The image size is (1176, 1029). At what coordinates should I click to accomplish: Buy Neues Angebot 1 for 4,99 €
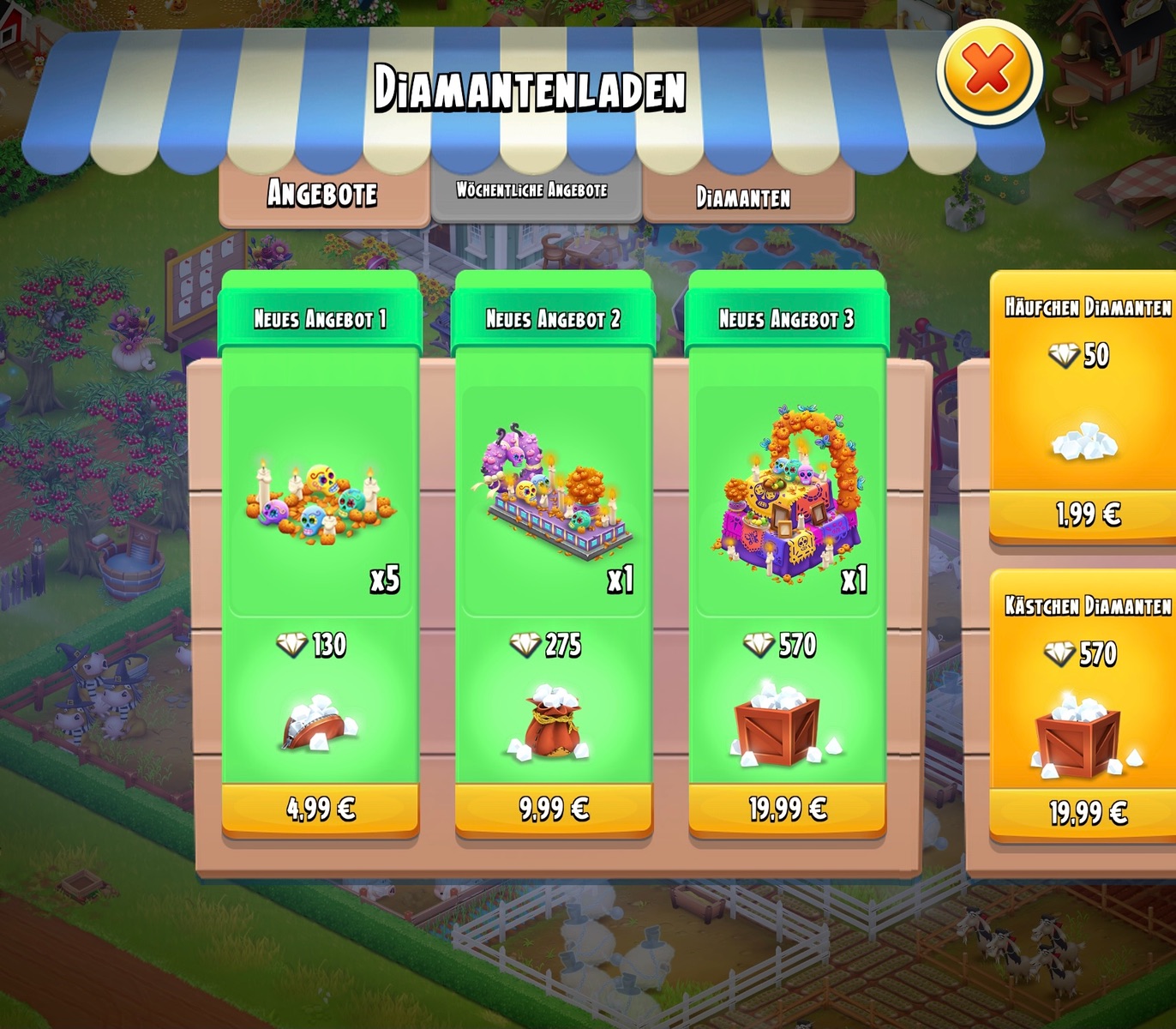click(321, 809)
